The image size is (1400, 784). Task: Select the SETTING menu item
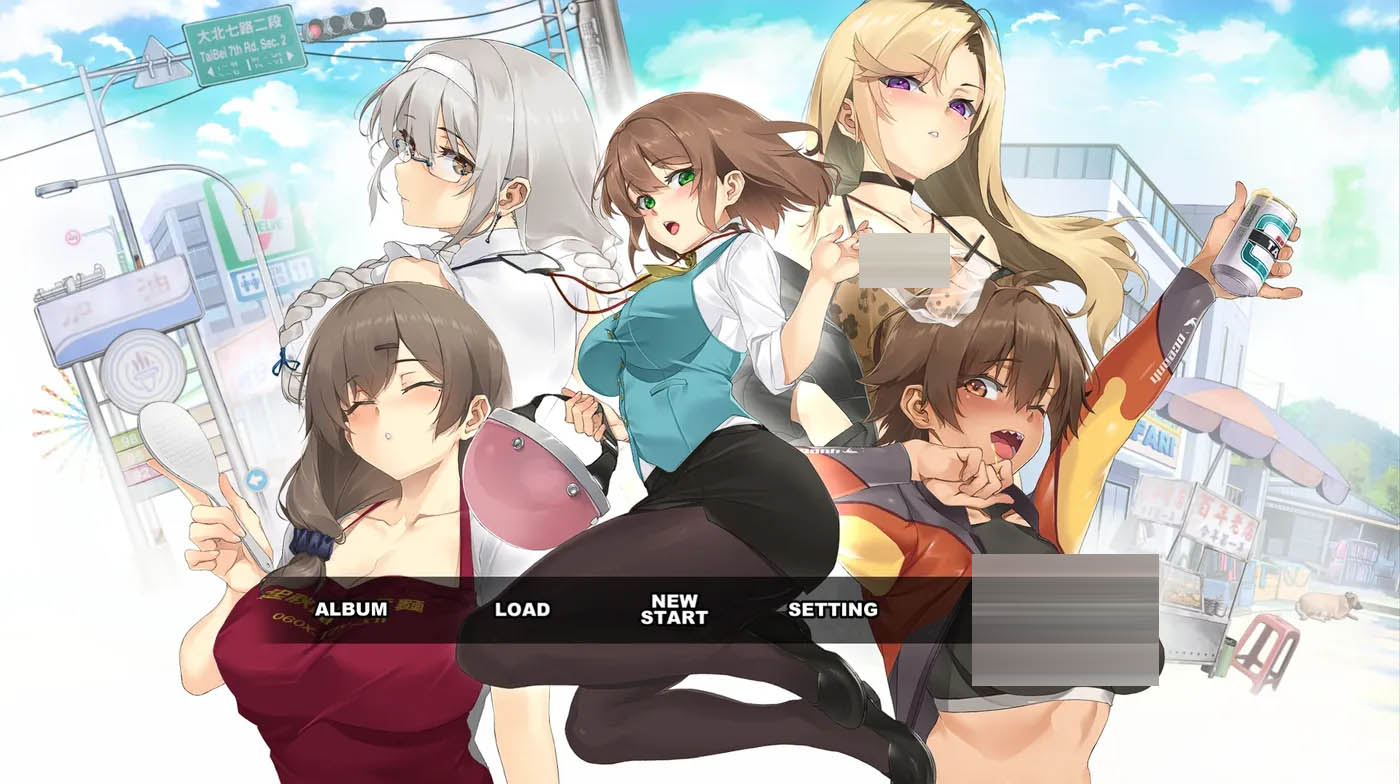point(834,608)
